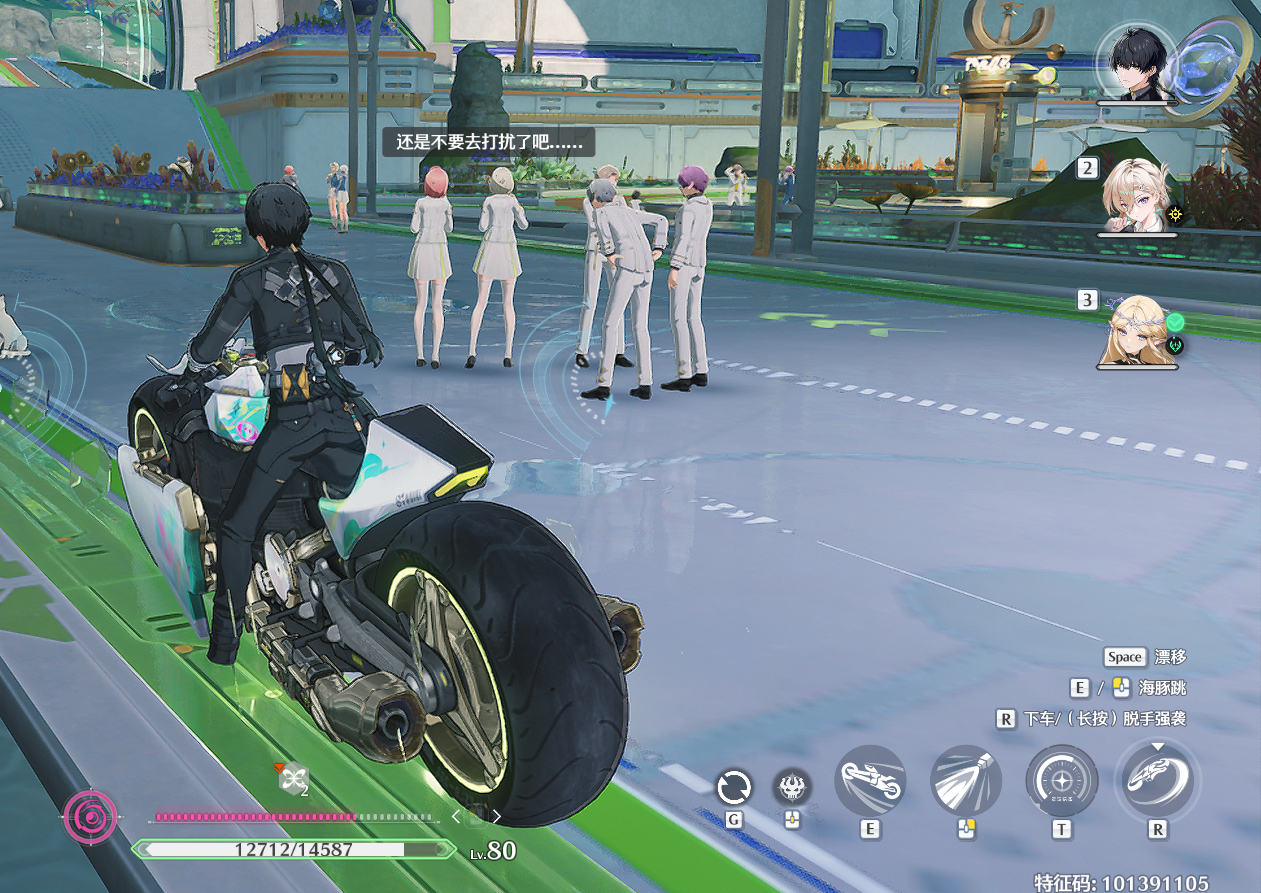
Task: Select the active black-haired character portrait
Action: coord(1139,62)
